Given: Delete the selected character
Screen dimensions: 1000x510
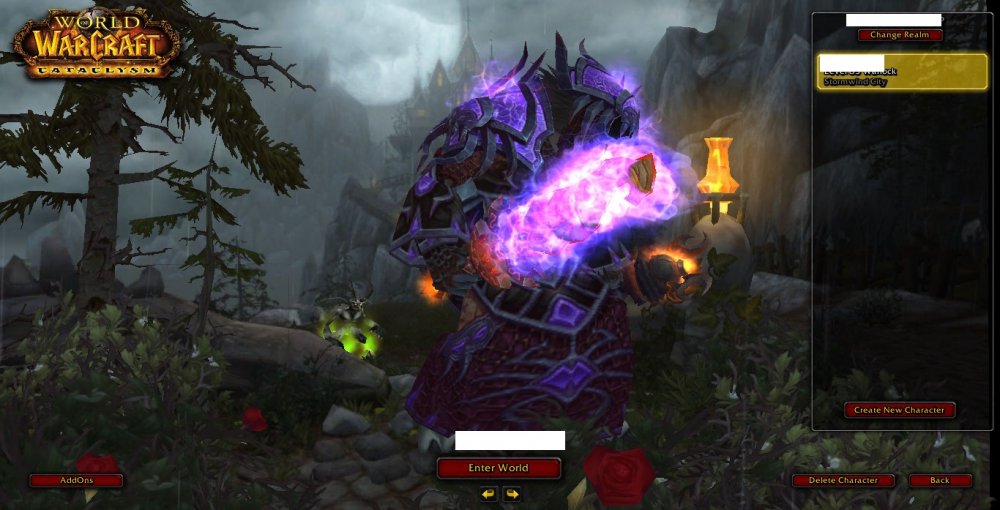Looking at the screenshot, I should pos(843,481).
